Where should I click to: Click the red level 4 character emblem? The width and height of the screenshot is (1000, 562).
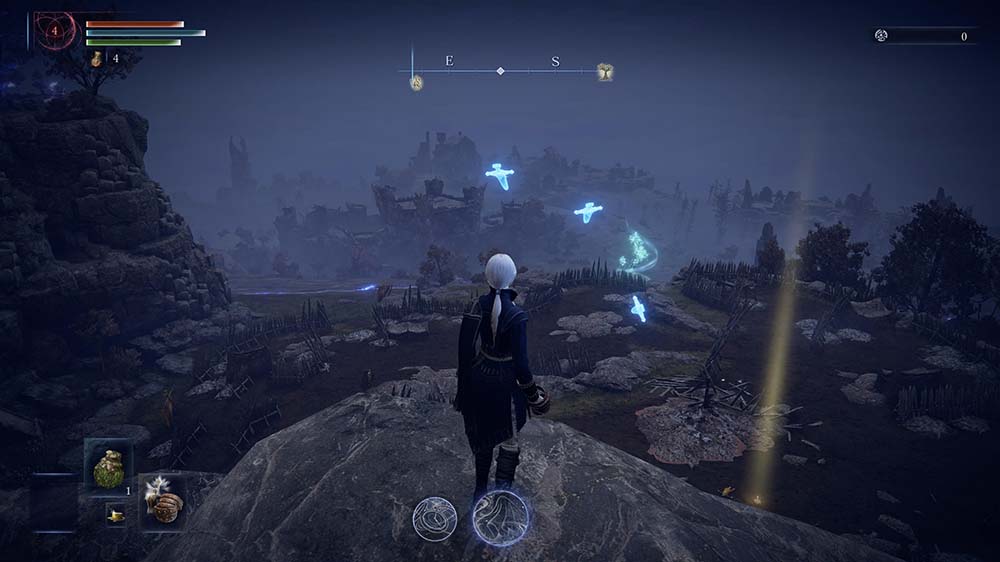56,31
